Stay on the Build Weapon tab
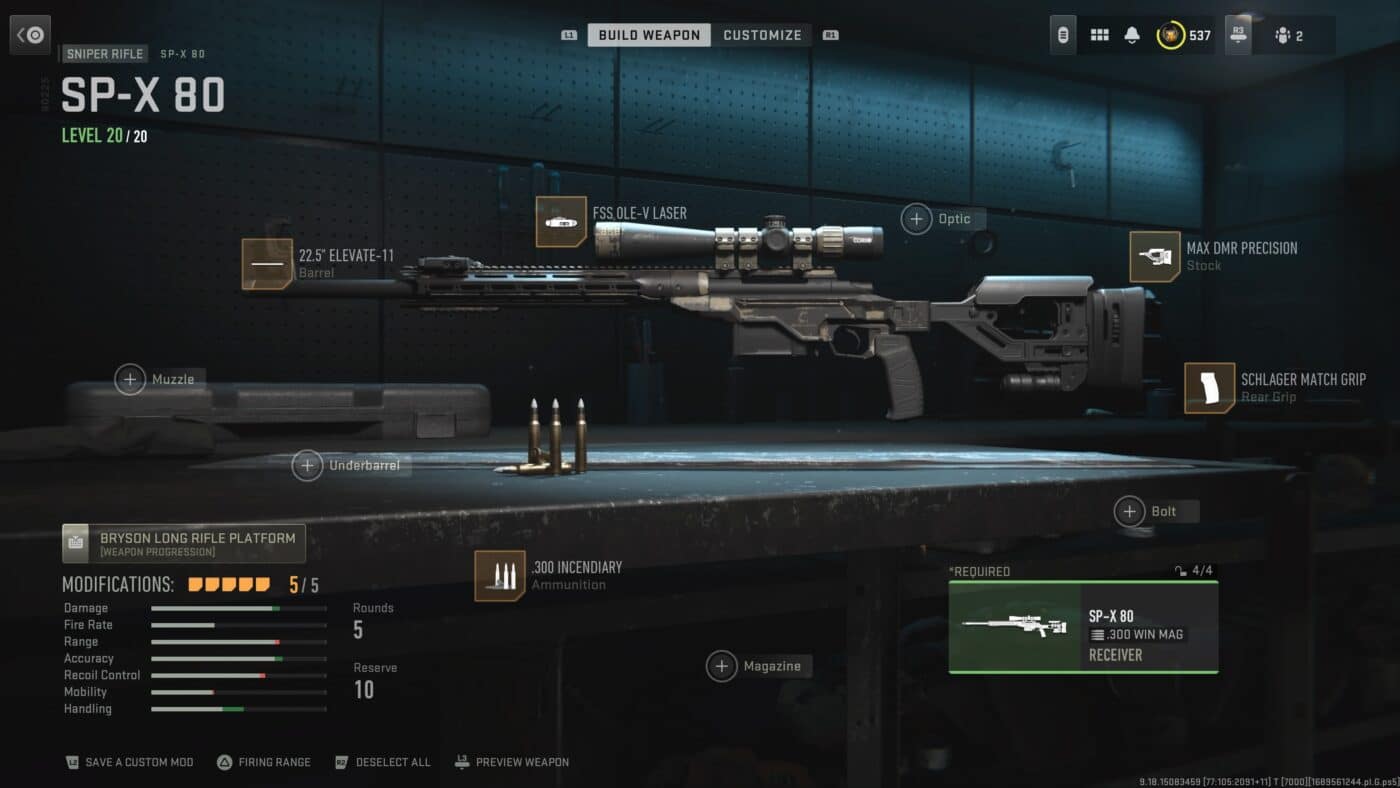Image resolution: width=1400 pixels, height=788 pixels. click(x=648, y=34)
